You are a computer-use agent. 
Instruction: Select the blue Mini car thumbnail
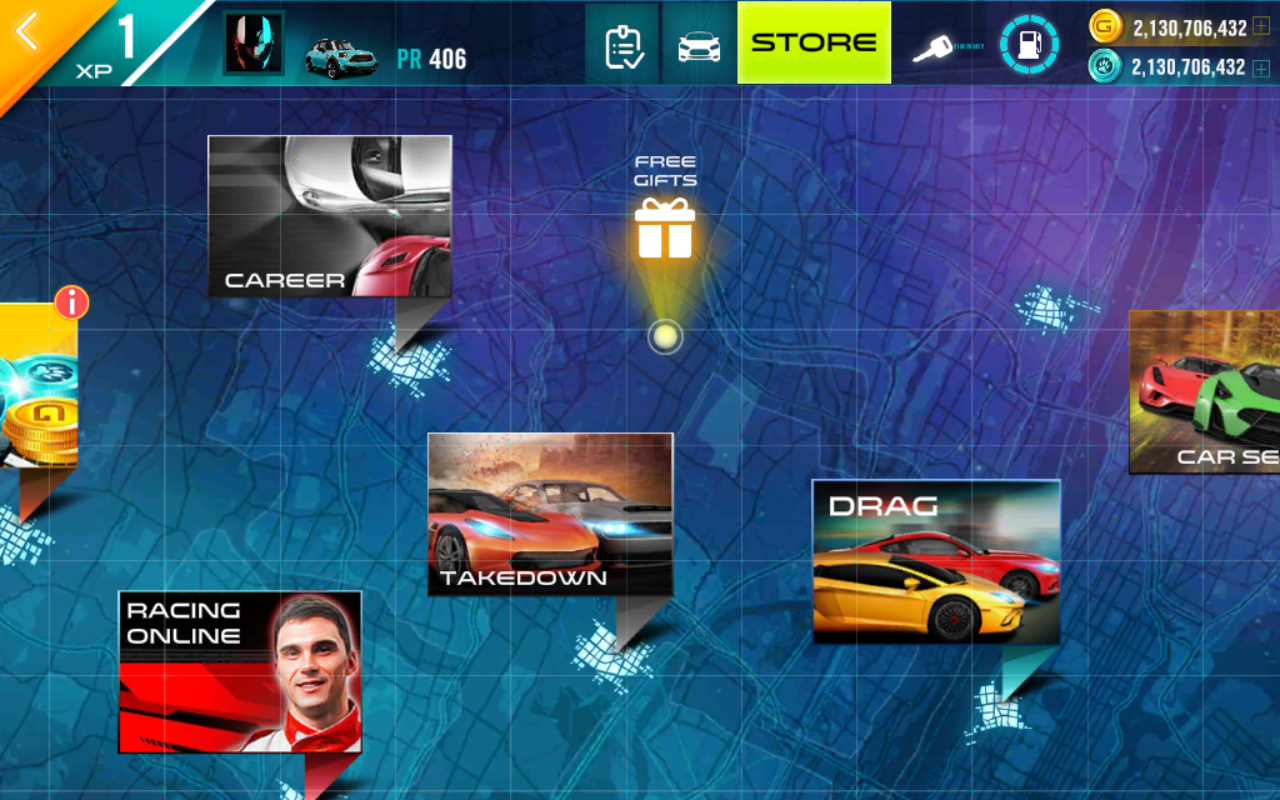pos(341,57)
